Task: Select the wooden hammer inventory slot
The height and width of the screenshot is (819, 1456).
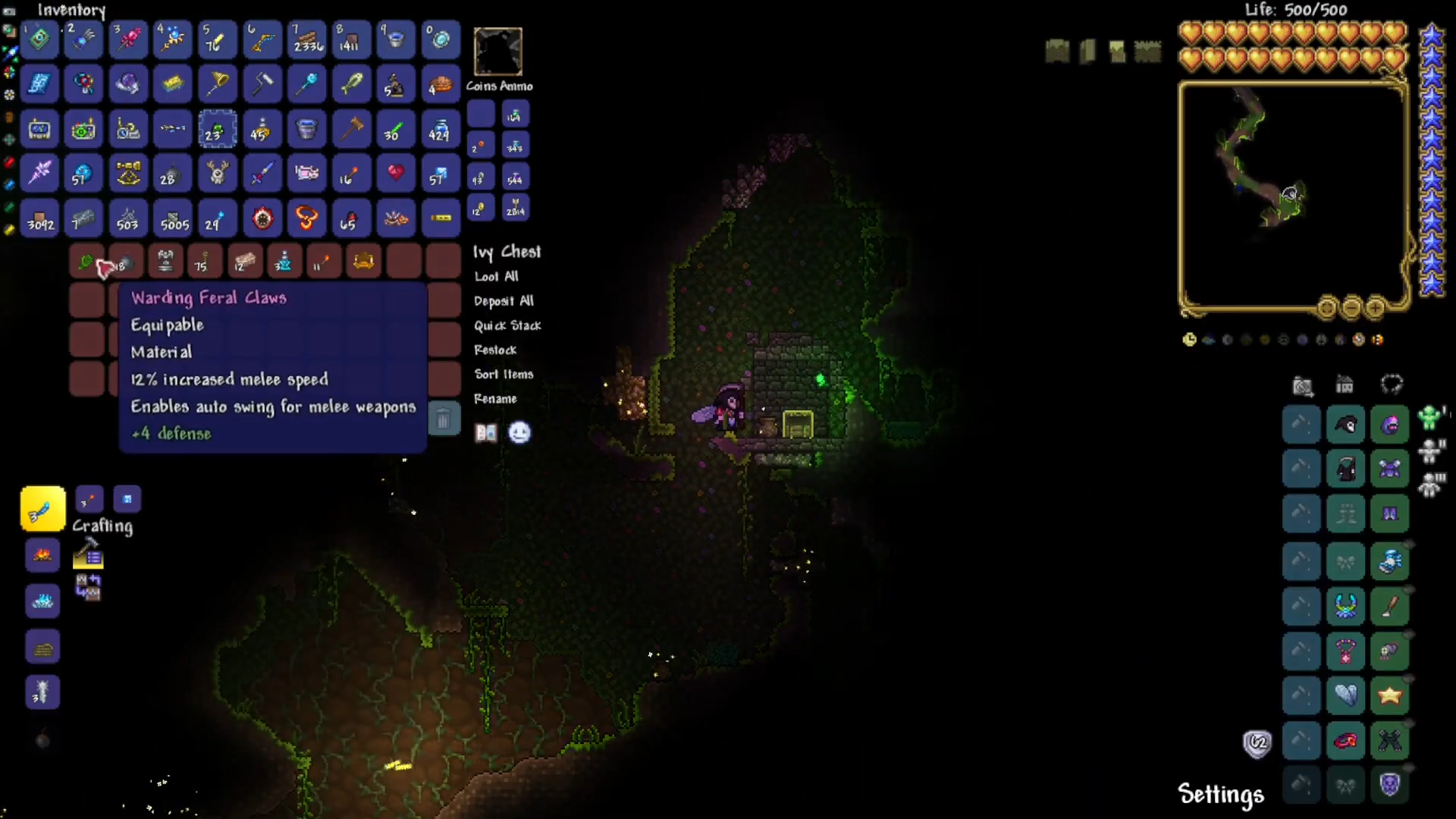Action: coord(351,129)
